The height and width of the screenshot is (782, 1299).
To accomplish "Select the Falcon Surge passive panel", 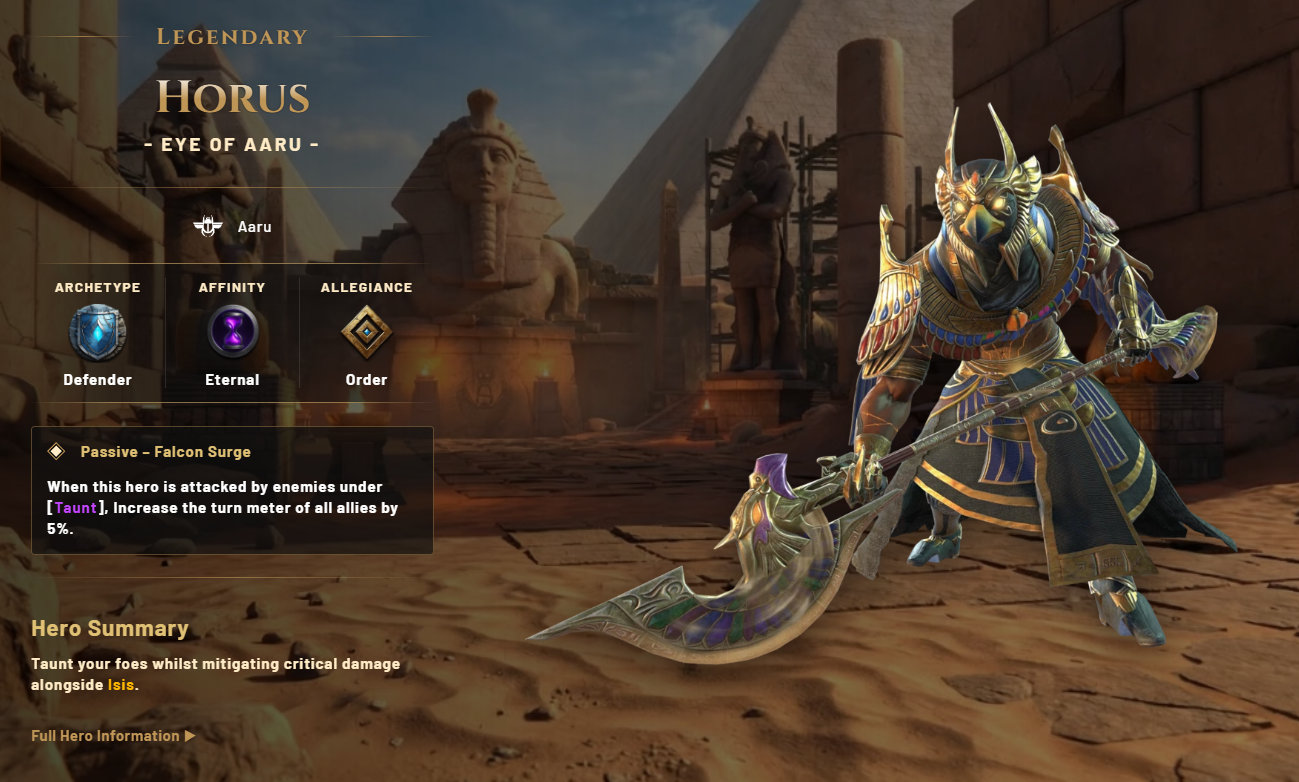I will (232, 490).
